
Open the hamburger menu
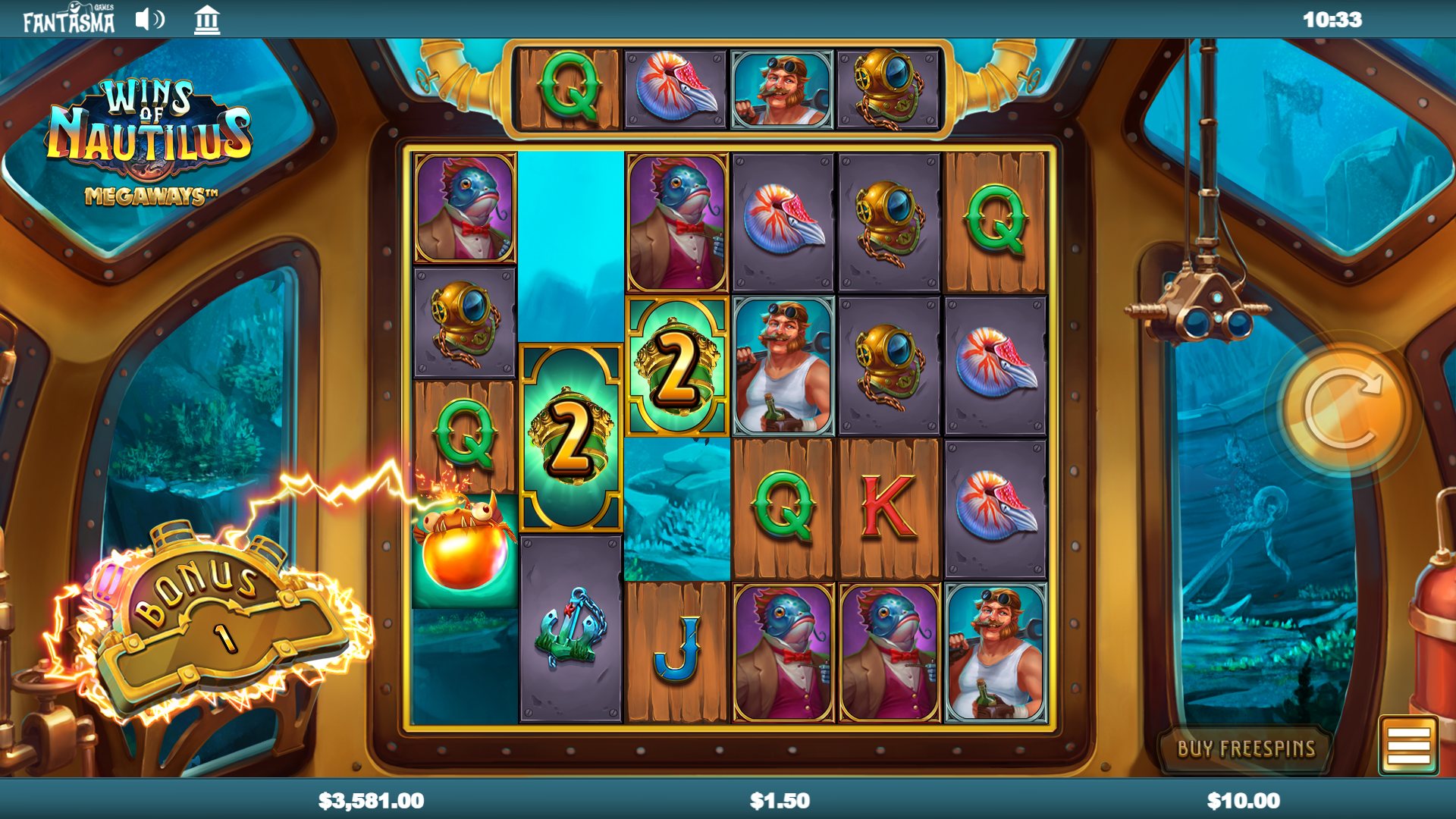tap(1408, 745)
